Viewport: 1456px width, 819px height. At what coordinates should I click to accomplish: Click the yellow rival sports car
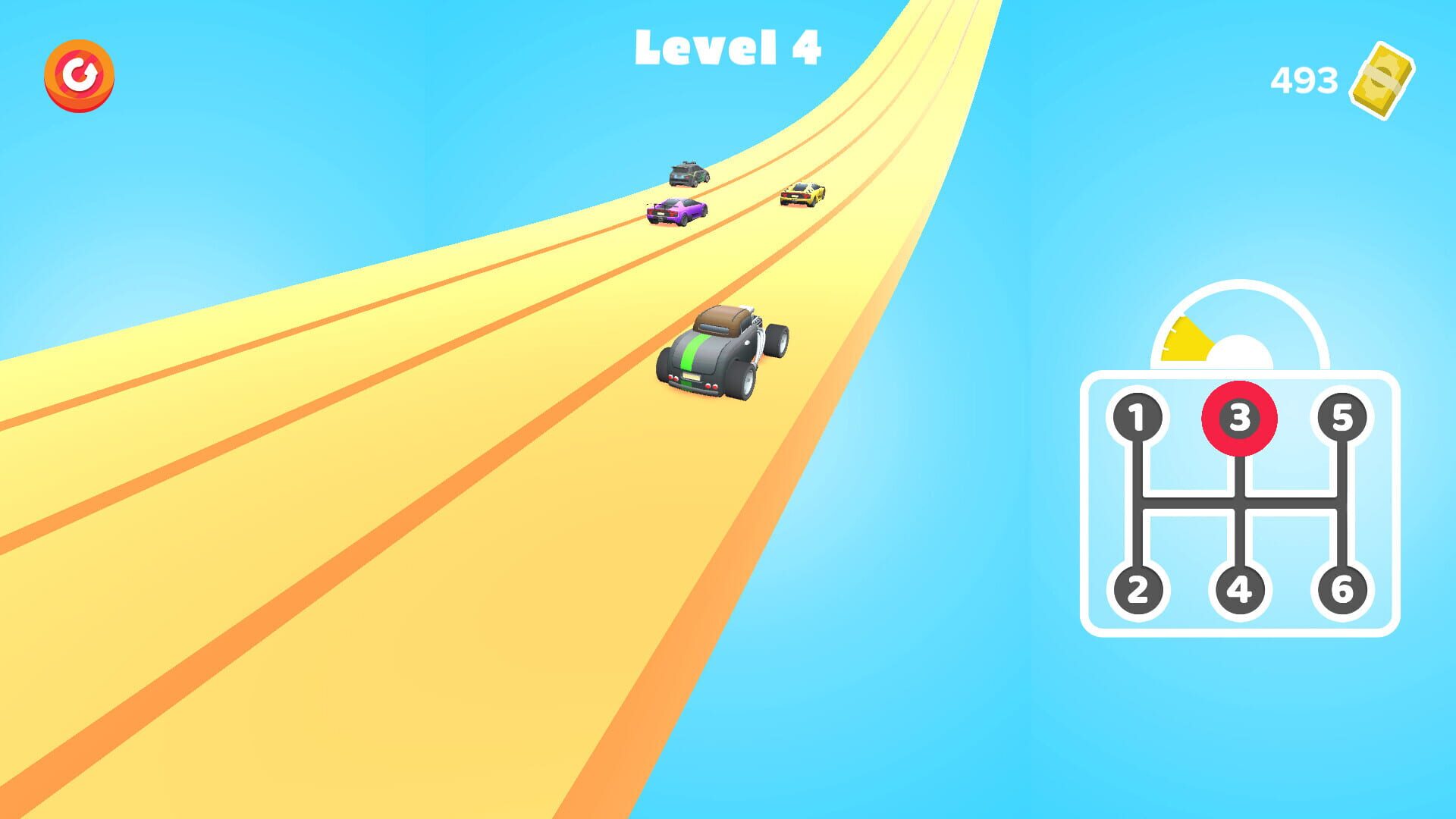(x=800, y=194)
